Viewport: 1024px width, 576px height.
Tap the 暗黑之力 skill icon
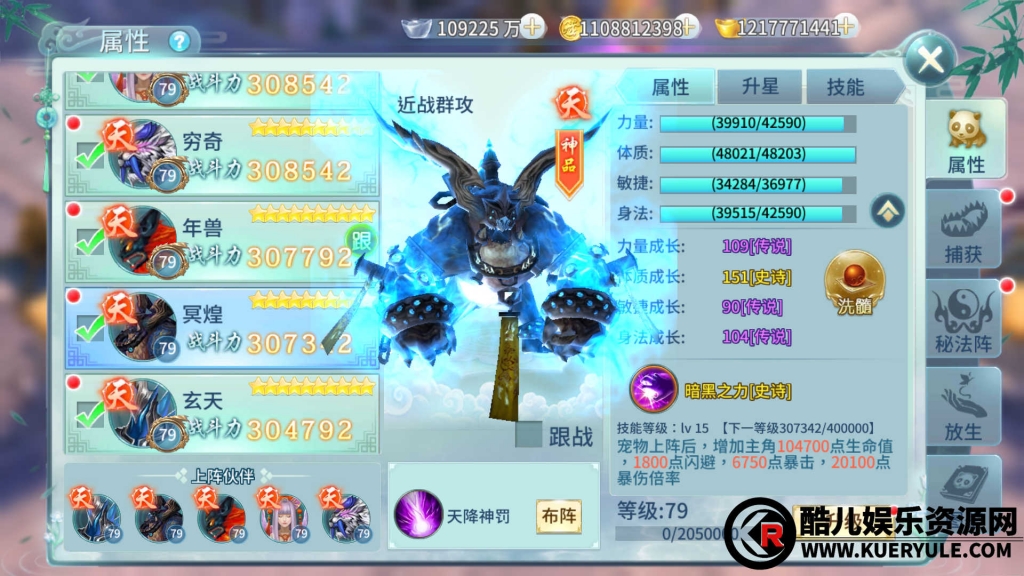tap(651, 387)
